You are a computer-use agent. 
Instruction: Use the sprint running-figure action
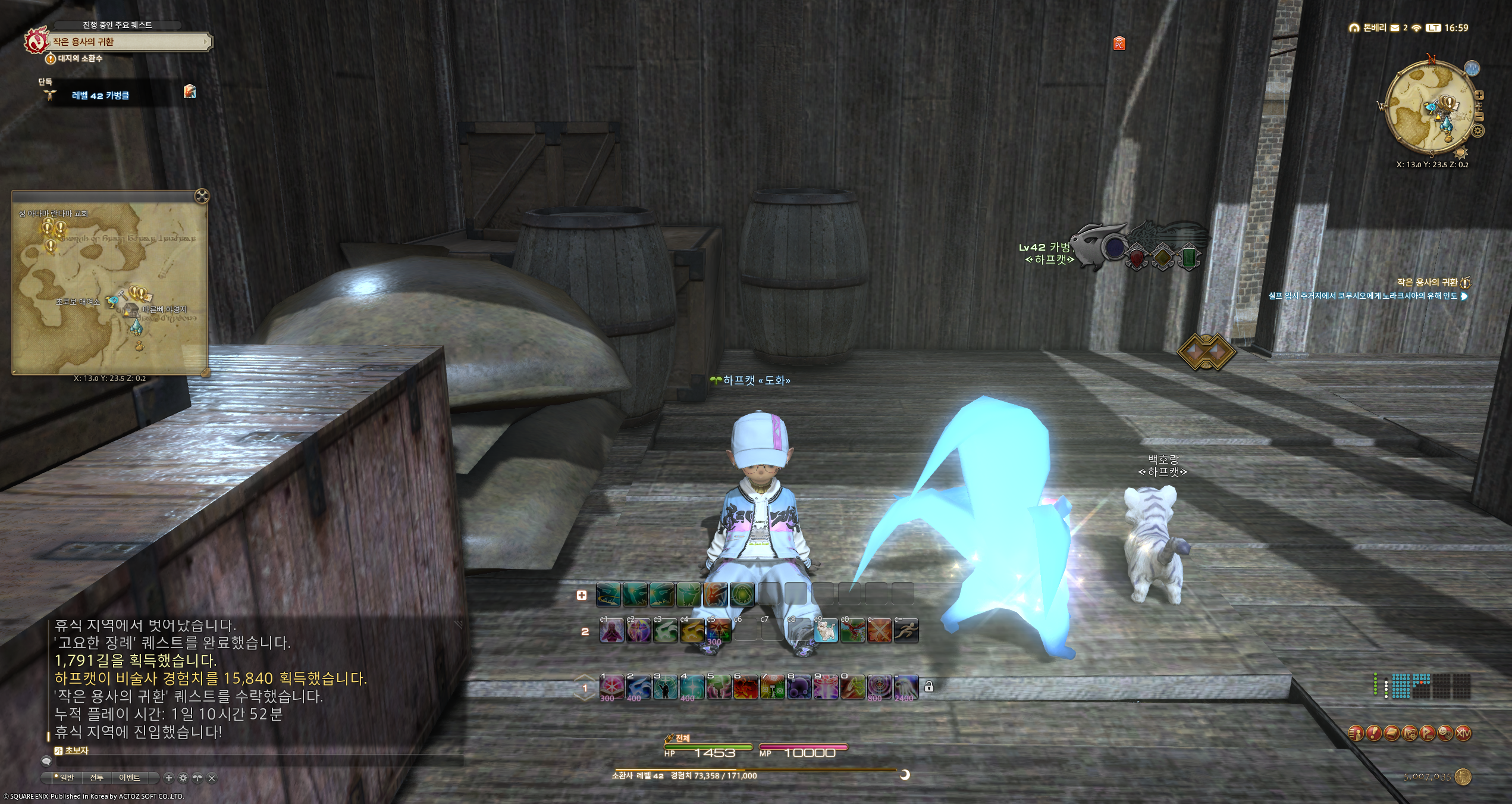coord(906,631)
